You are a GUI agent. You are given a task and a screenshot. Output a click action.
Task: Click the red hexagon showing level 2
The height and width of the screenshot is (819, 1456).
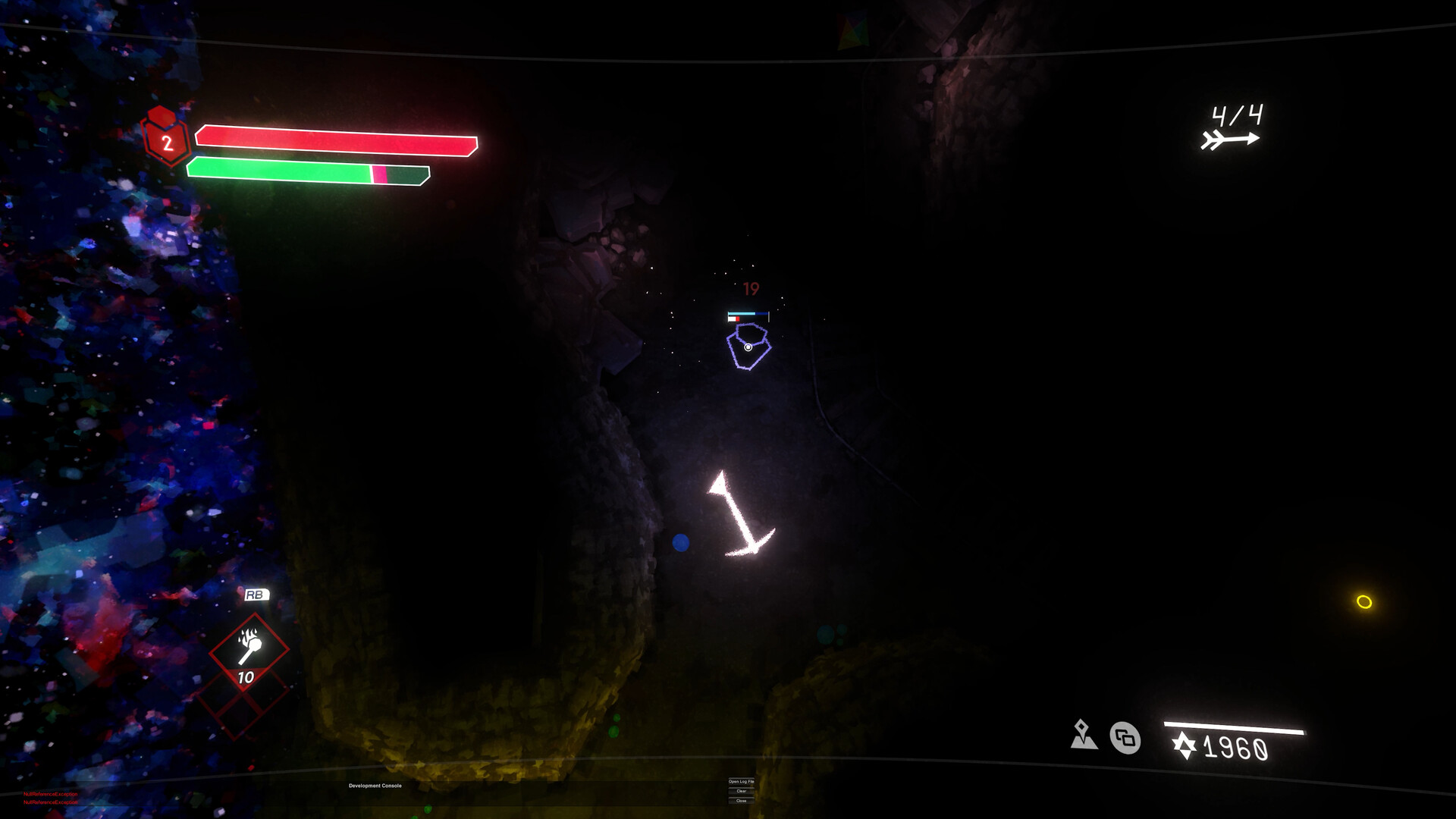(166, 141)
